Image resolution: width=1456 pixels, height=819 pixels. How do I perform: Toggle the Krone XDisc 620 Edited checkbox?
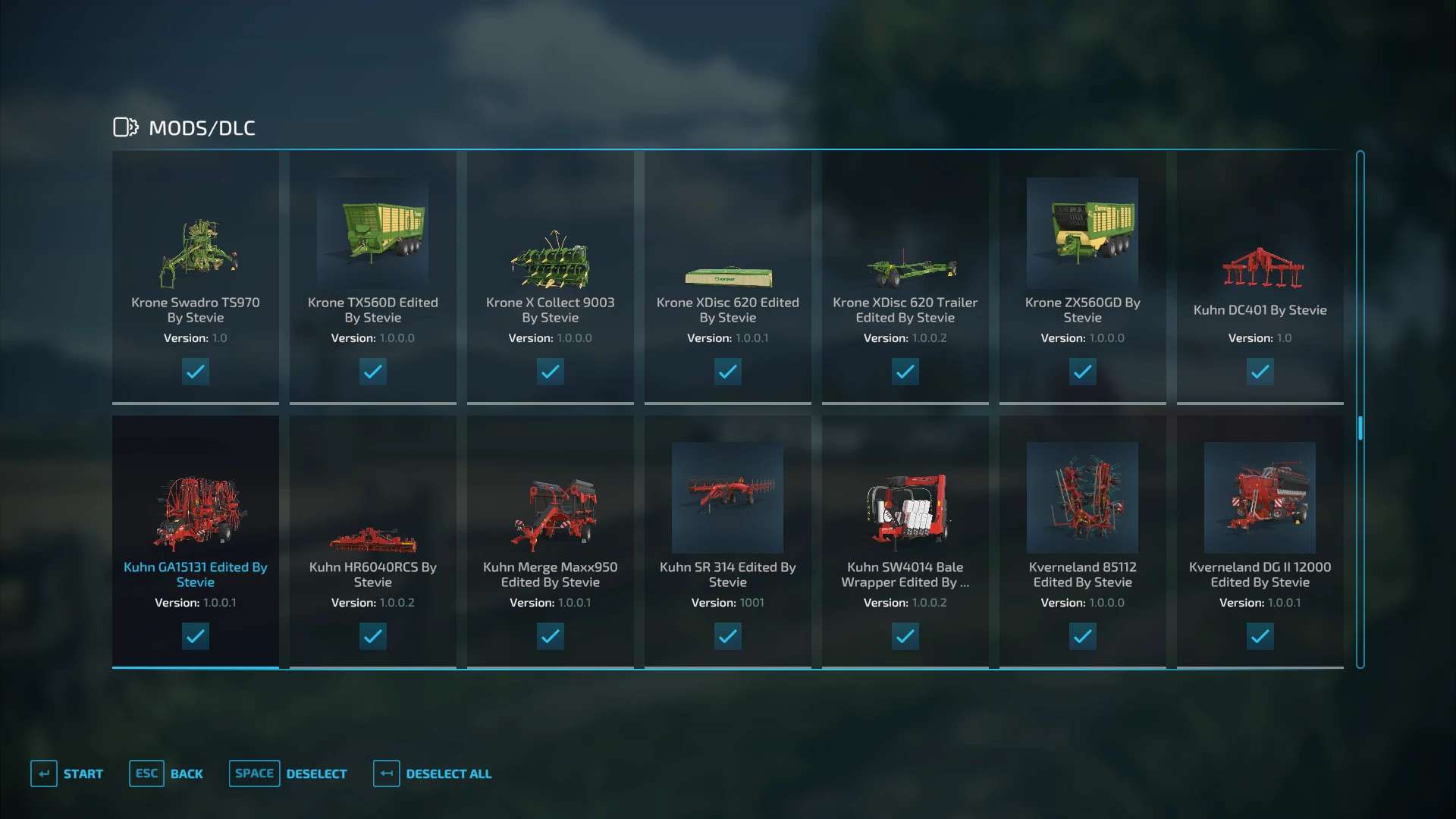pyautogui.click(x=728, y=372)
